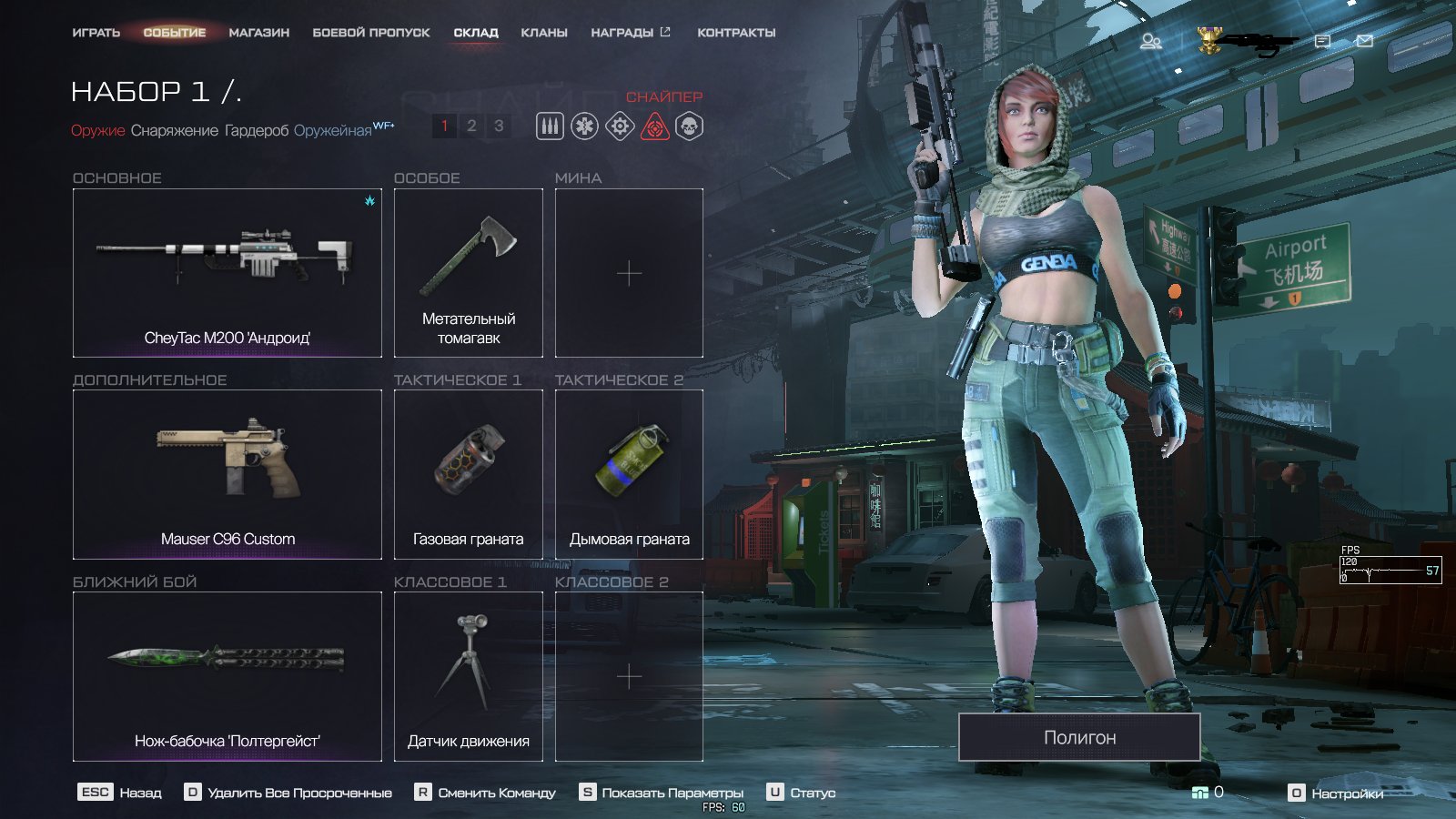Screen dimensions: 1456x819
Task: Open the Боевой пропуск page
Action: [x=370, y=33]
